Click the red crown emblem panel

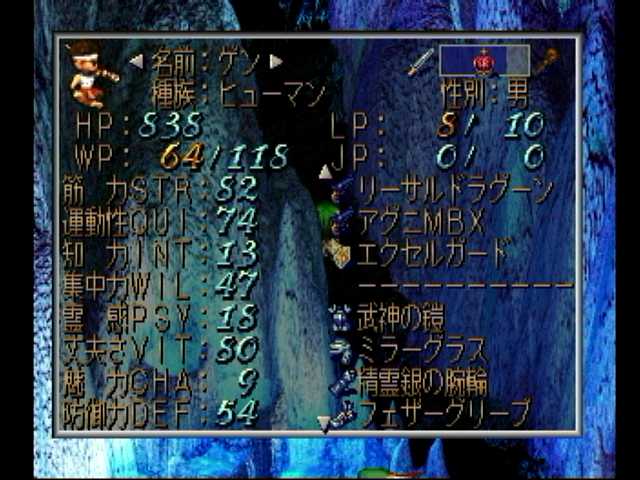(x=482, y=62)
